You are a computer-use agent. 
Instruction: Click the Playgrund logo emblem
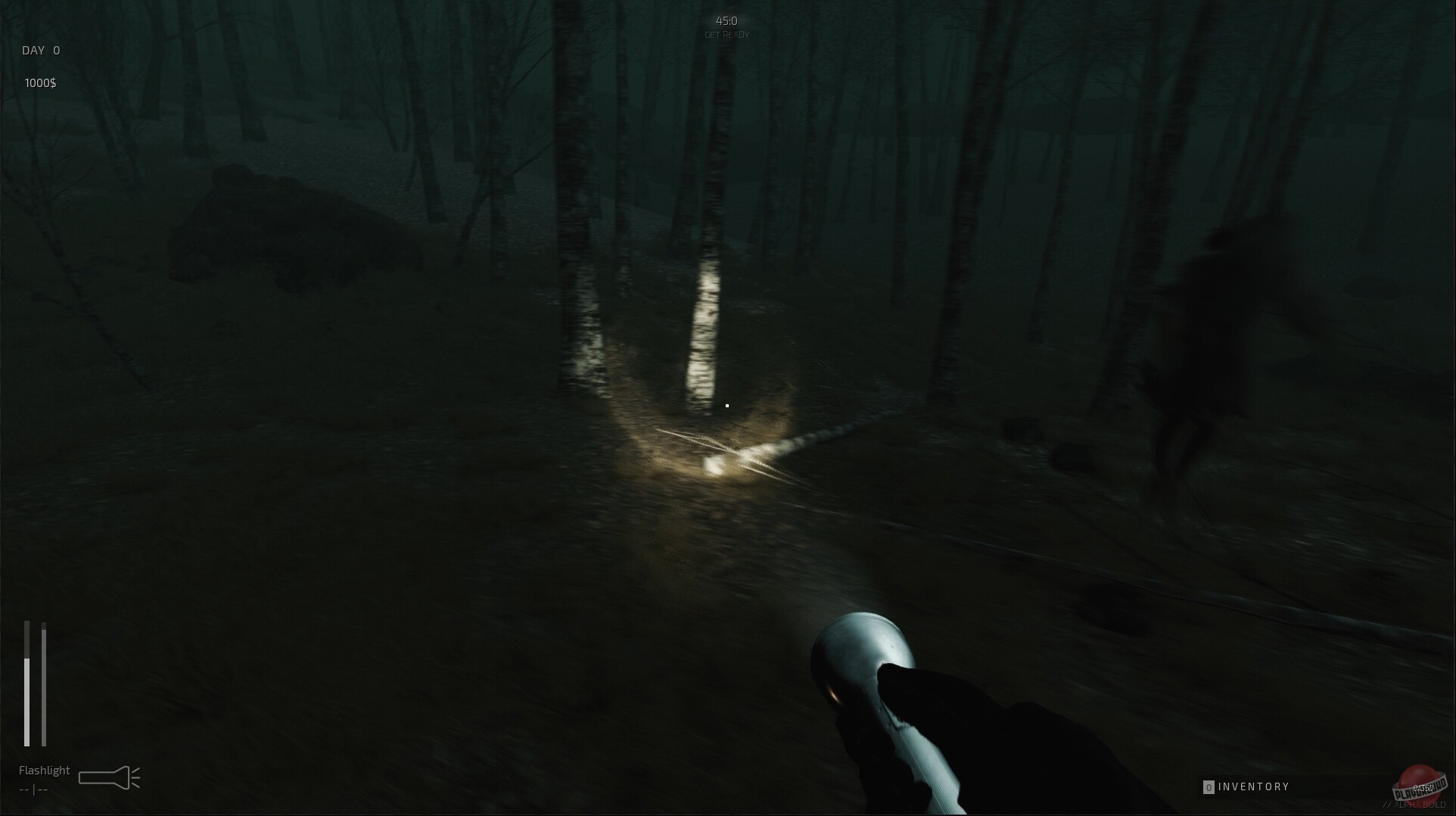[x=1419, y=783]
